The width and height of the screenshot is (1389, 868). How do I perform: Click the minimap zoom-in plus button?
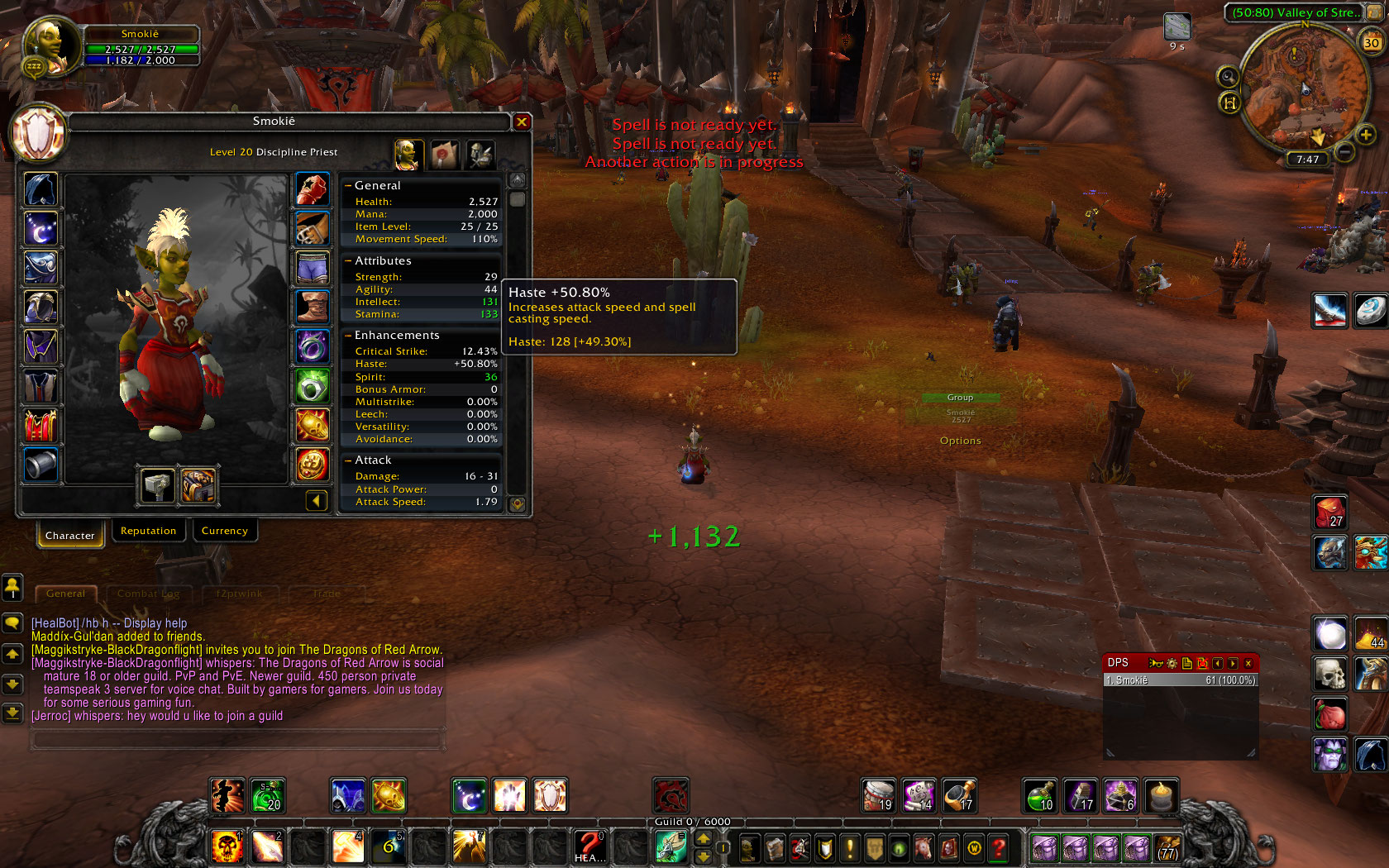pos(1366,134)
